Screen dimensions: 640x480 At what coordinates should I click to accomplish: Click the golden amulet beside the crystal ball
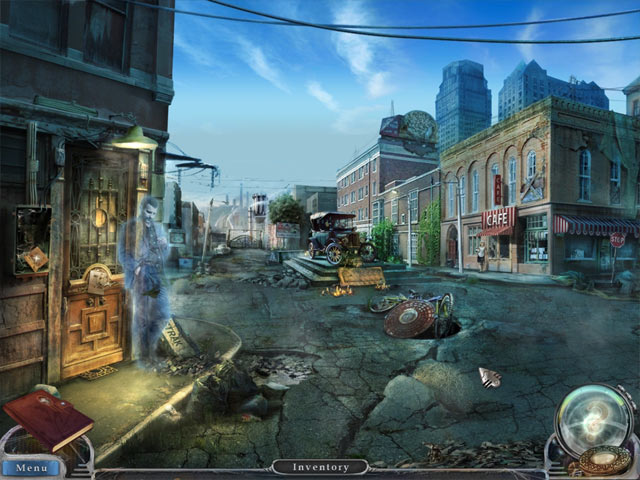tap(606, 462)
